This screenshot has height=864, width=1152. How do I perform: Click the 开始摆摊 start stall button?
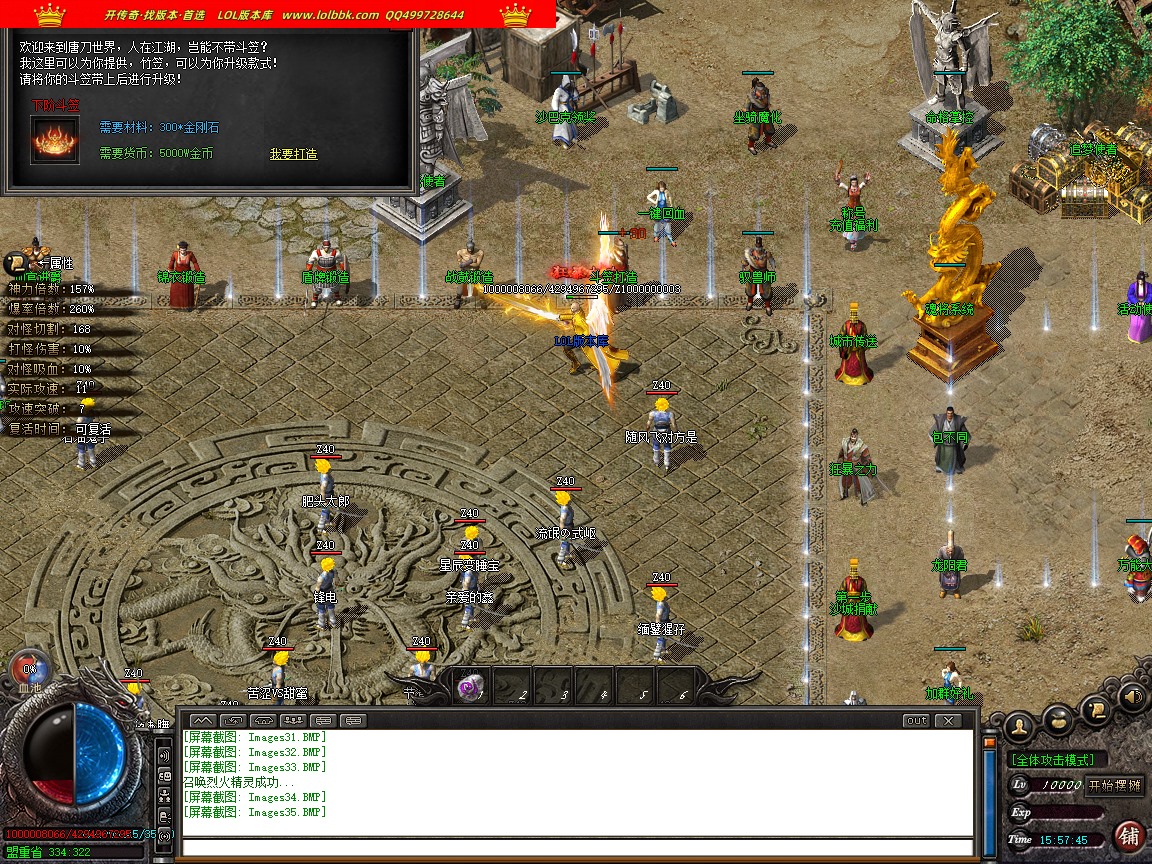point(1114,786)
